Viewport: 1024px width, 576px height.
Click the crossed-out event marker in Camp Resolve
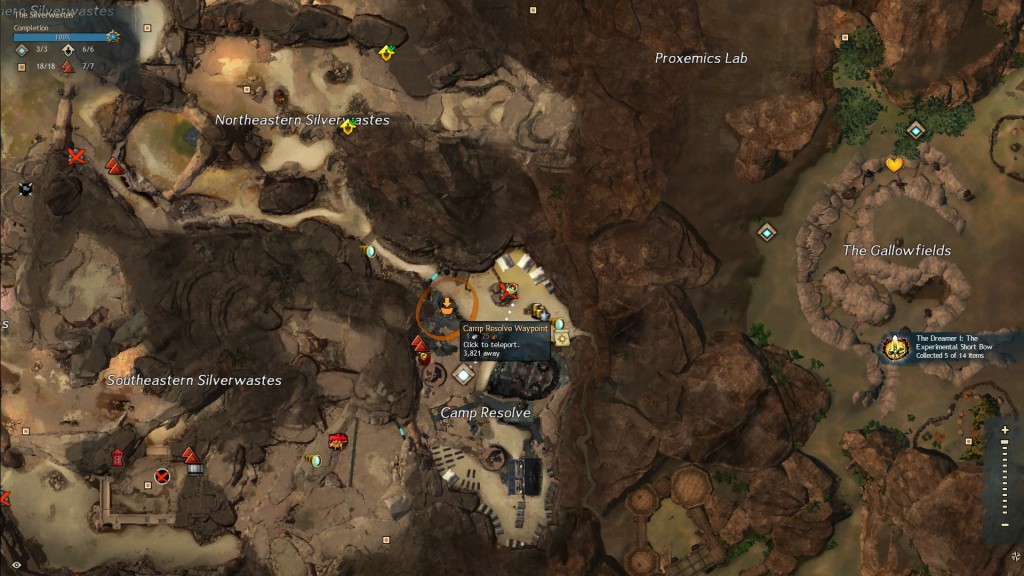(x=507, y=291)
